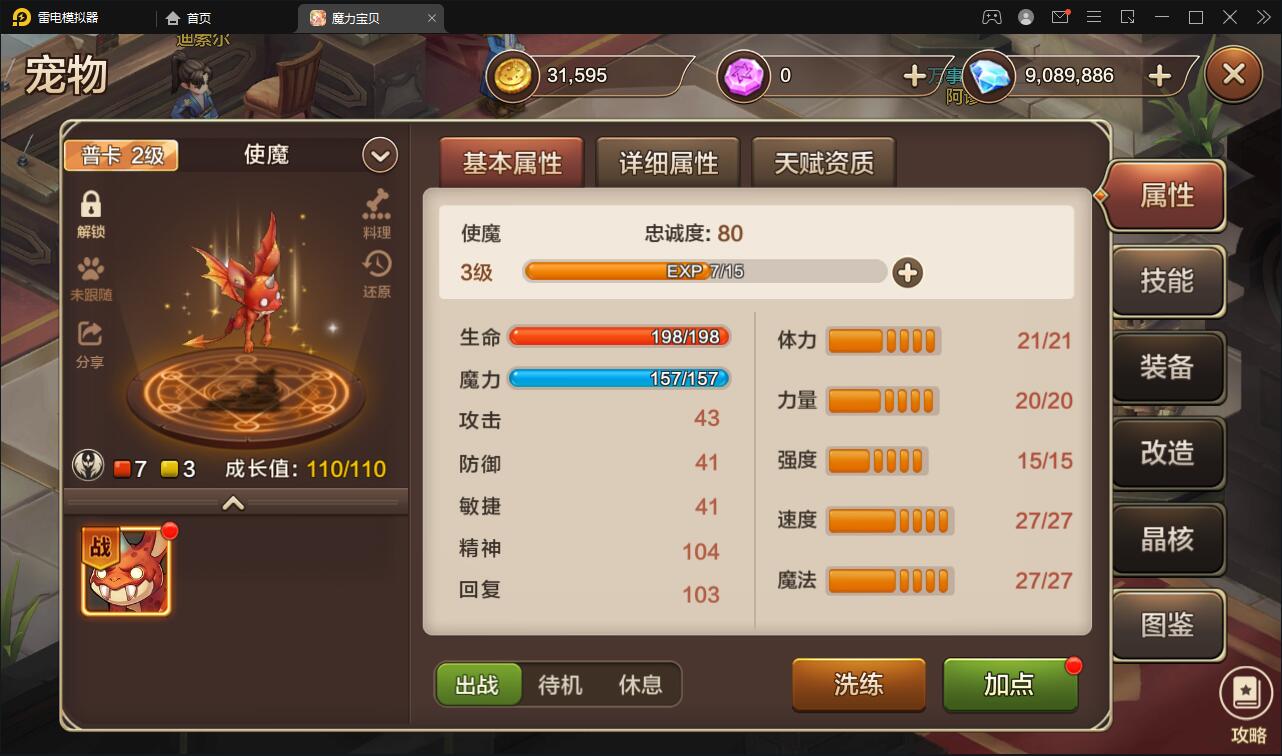The image size is (1282, 756).
Task: Click the 还原 (restore) clock icon
Action: click(x=375, y=270)
